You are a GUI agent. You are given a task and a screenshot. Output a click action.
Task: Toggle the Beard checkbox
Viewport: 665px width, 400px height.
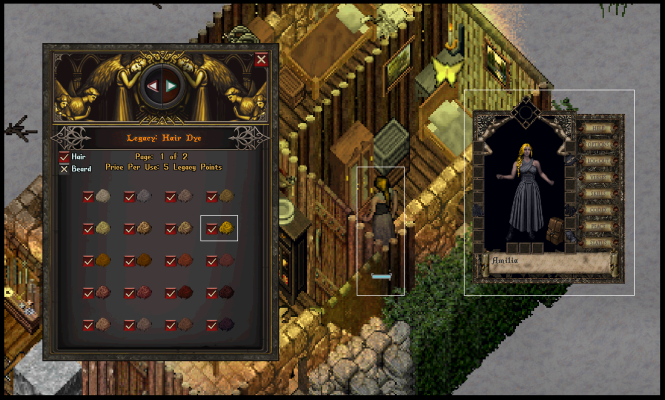coord(64,168)
